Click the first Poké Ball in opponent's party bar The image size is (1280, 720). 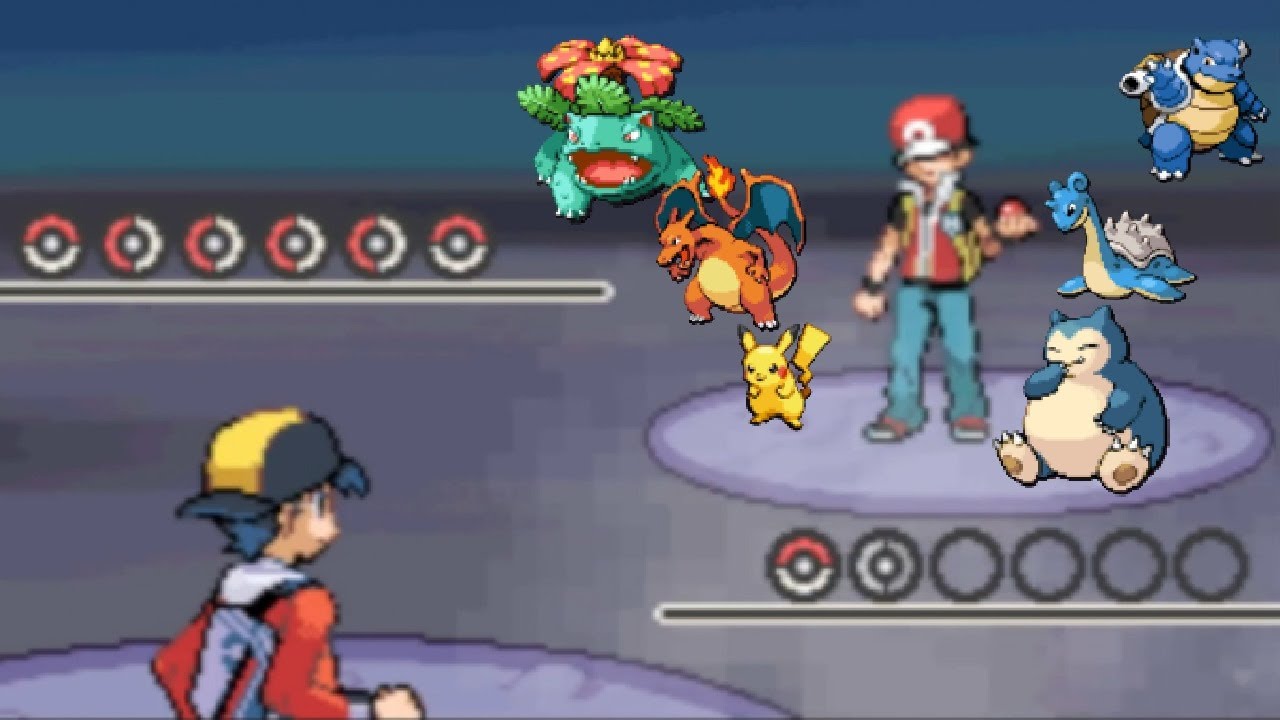pyautogui.click(x=52, y=240)
